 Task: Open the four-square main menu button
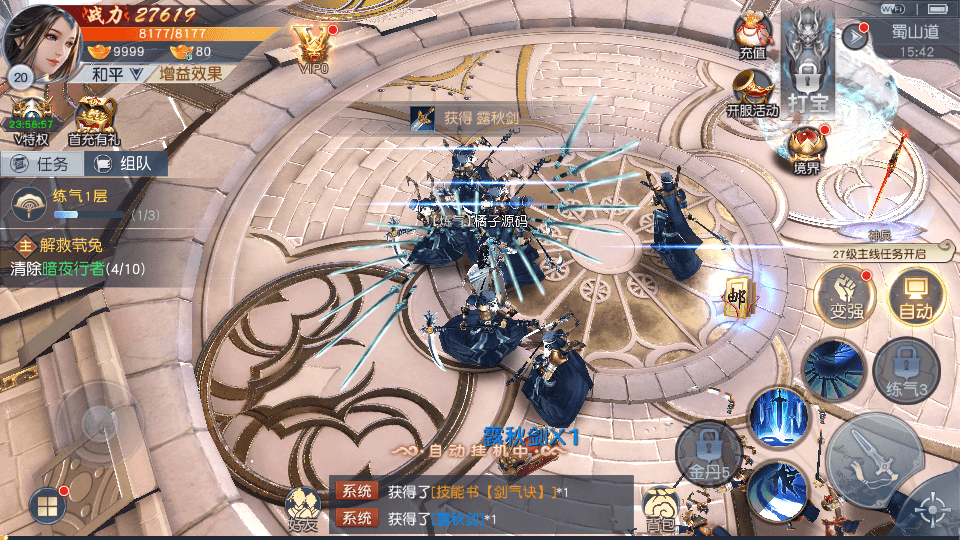(47, 505)
